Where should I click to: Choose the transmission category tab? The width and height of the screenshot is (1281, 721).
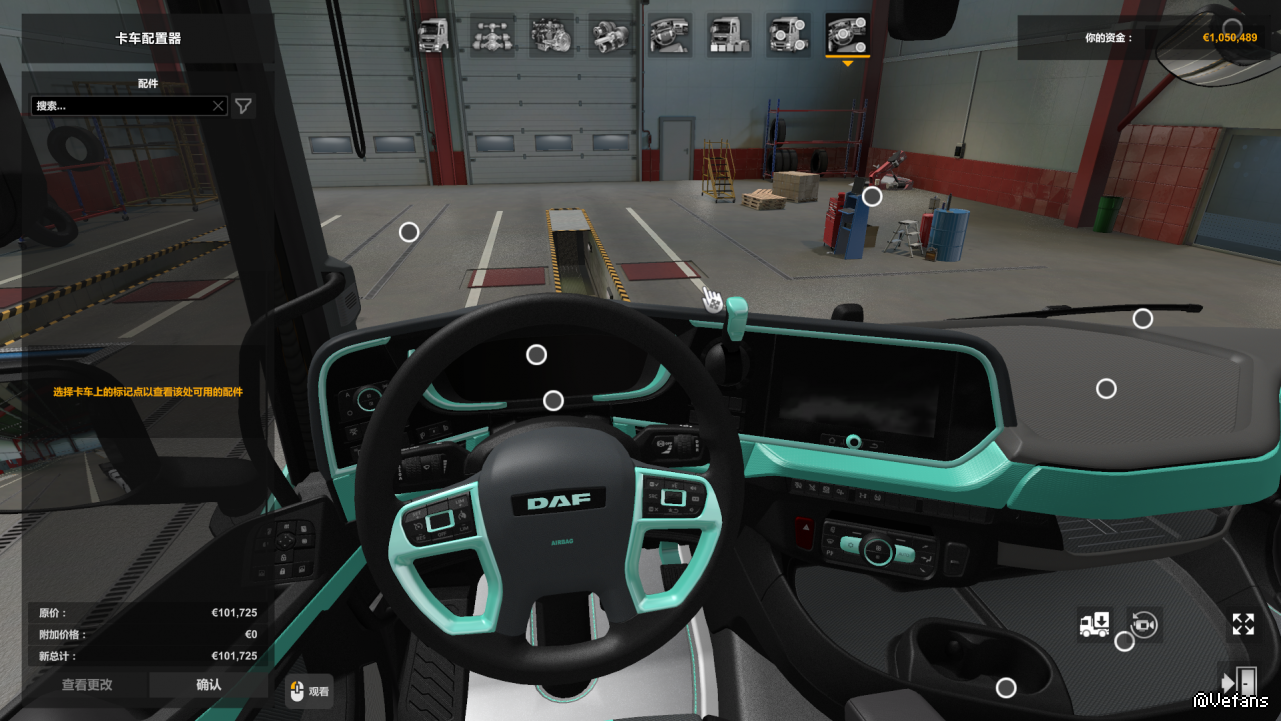[x=610, y=35]
